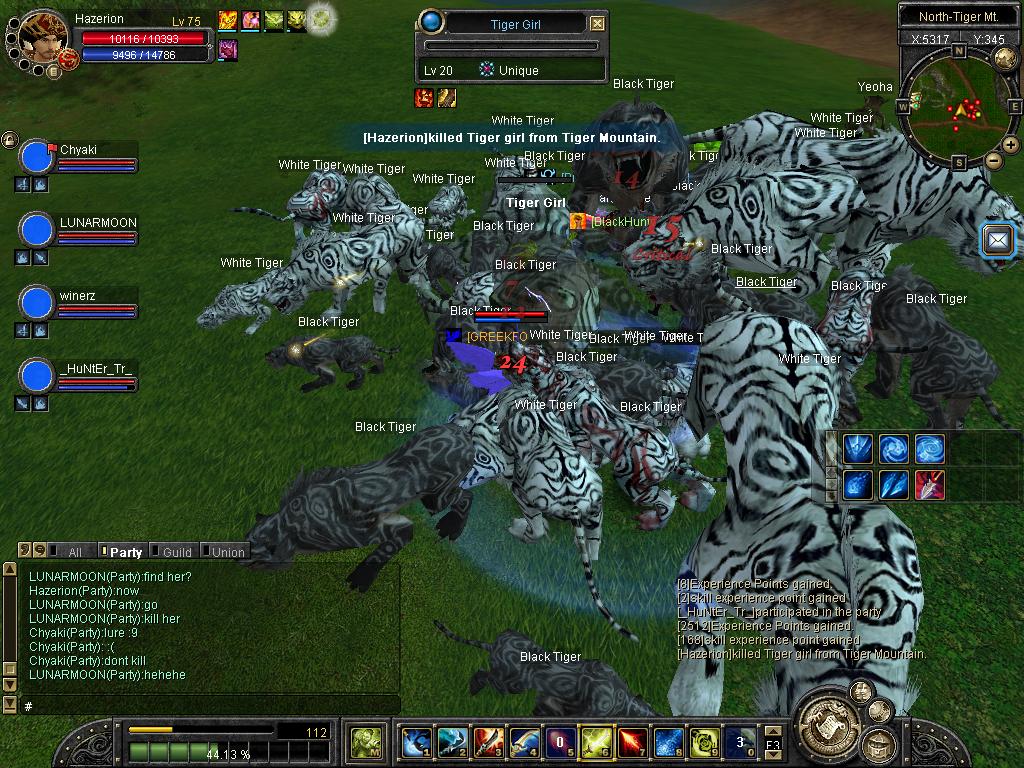This screenshot has height=768, width=1024.
Task: Open the blue envelope message notification
Action: (x=998, y=240)
